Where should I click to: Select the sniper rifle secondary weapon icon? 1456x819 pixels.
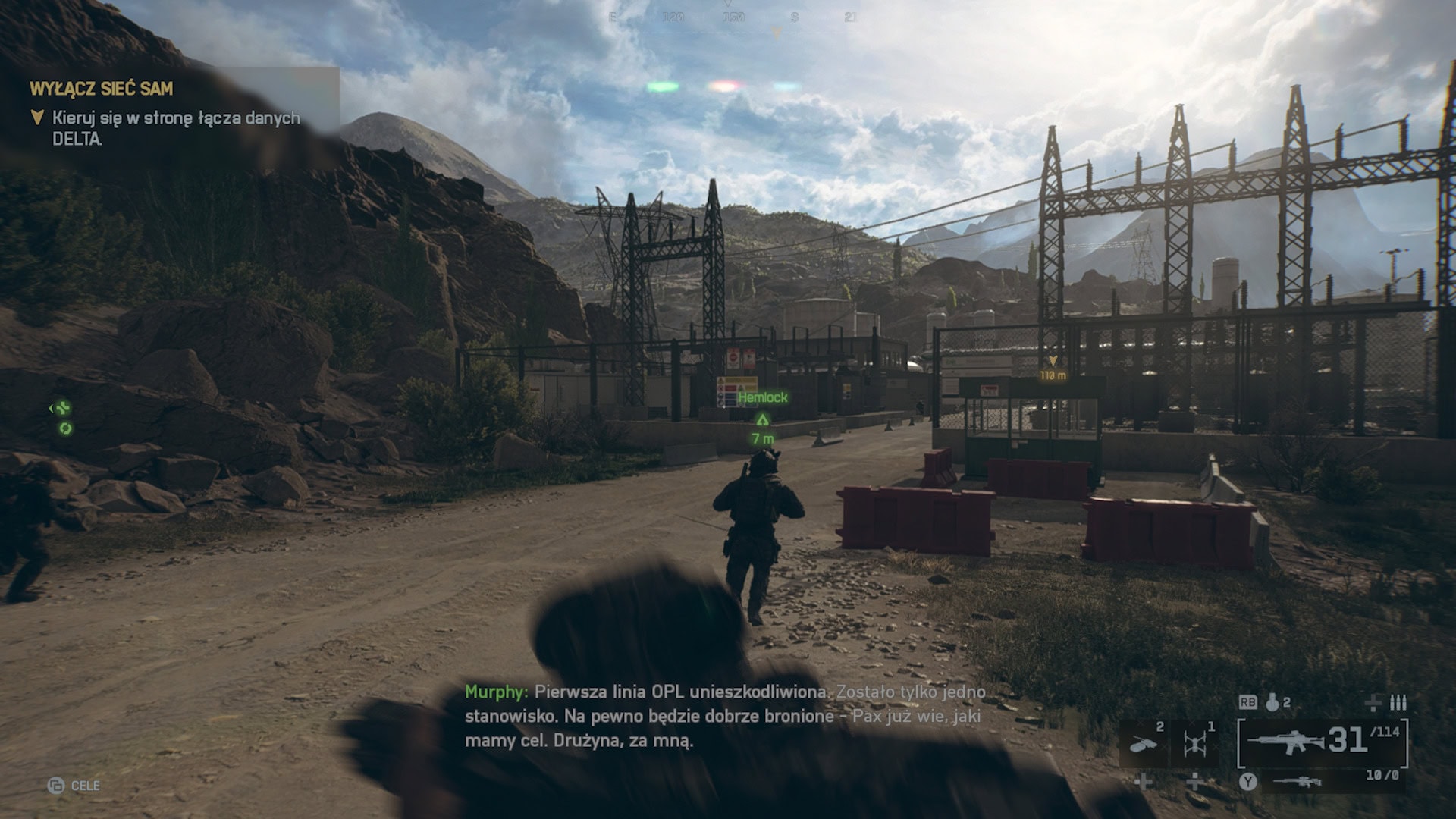[1298, 783]
